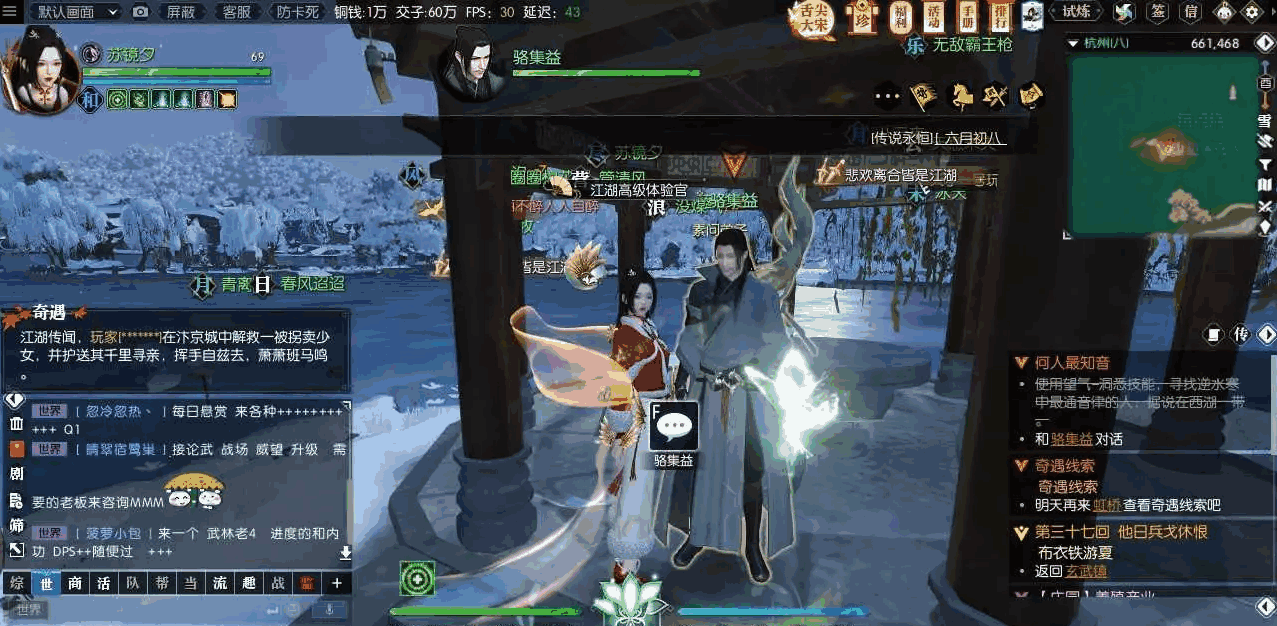Viewport: 1277px width, 626px height.
Task: Open 客服 customer service
Action: (x=237, y=12)
